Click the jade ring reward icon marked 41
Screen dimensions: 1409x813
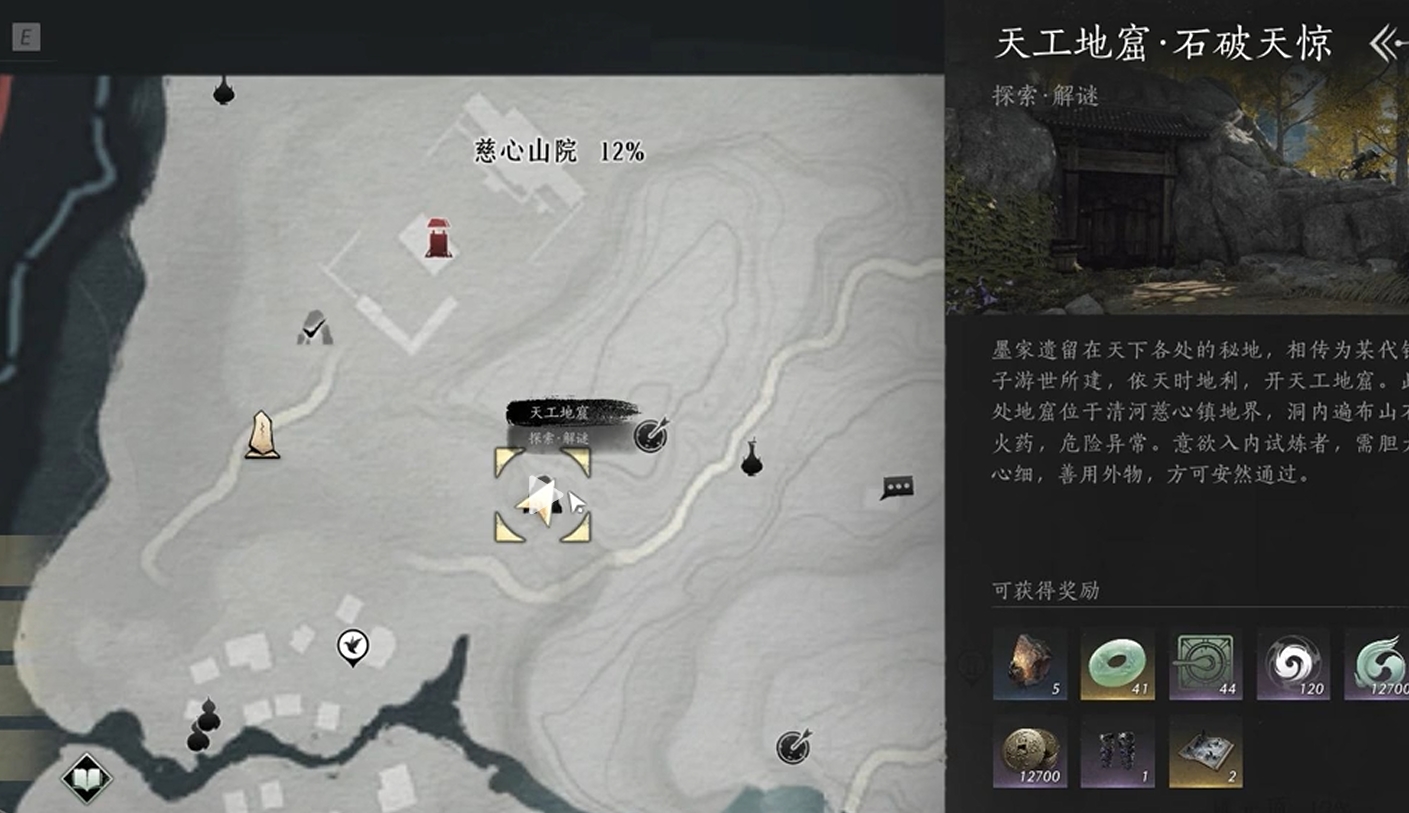tap(1117, 662)
